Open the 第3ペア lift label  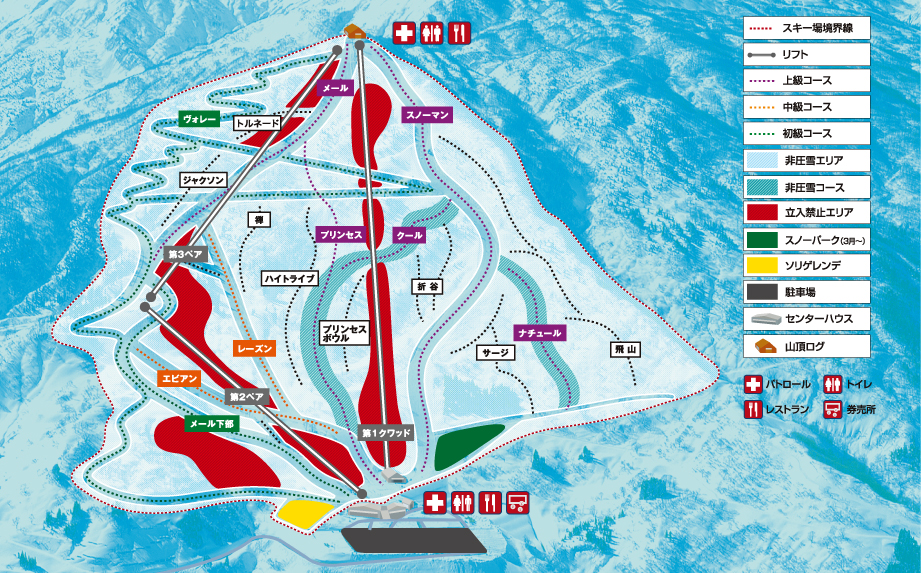click(186, 254)
